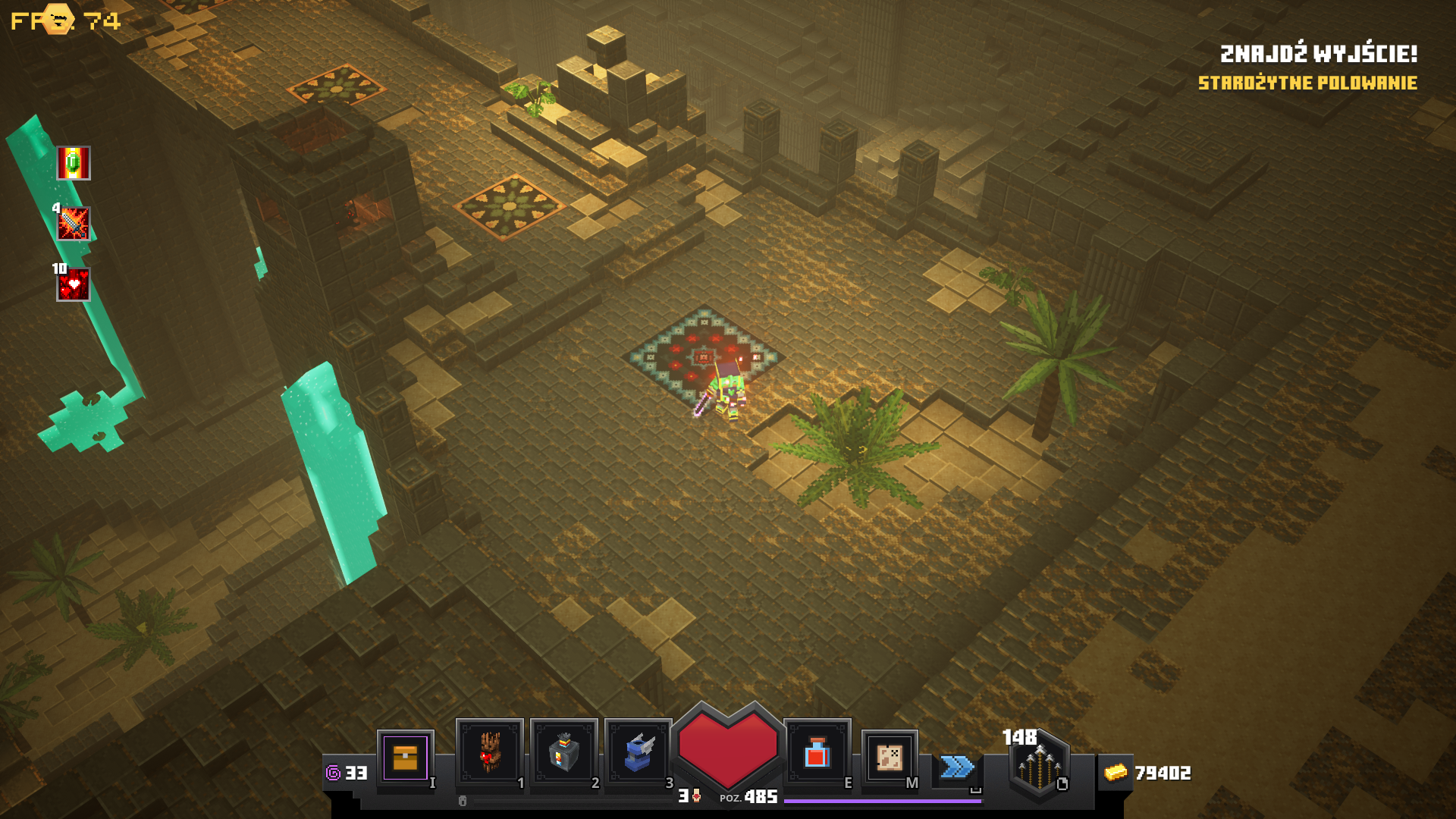Drink the red health potion
The image size is (1456, 819).
[x=817, y=752]
